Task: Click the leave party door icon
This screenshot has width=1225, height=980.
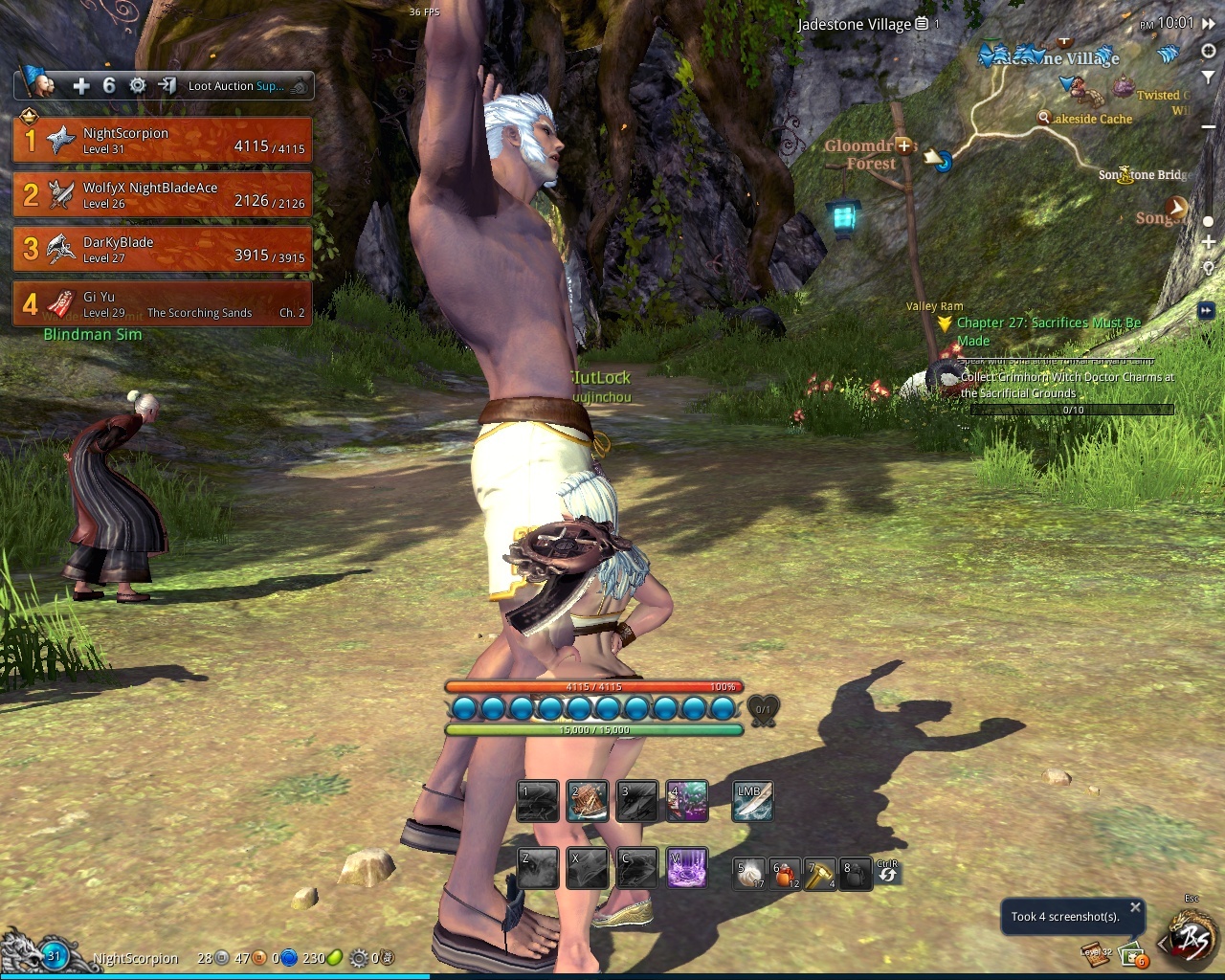Action: (x=167, y=86)
